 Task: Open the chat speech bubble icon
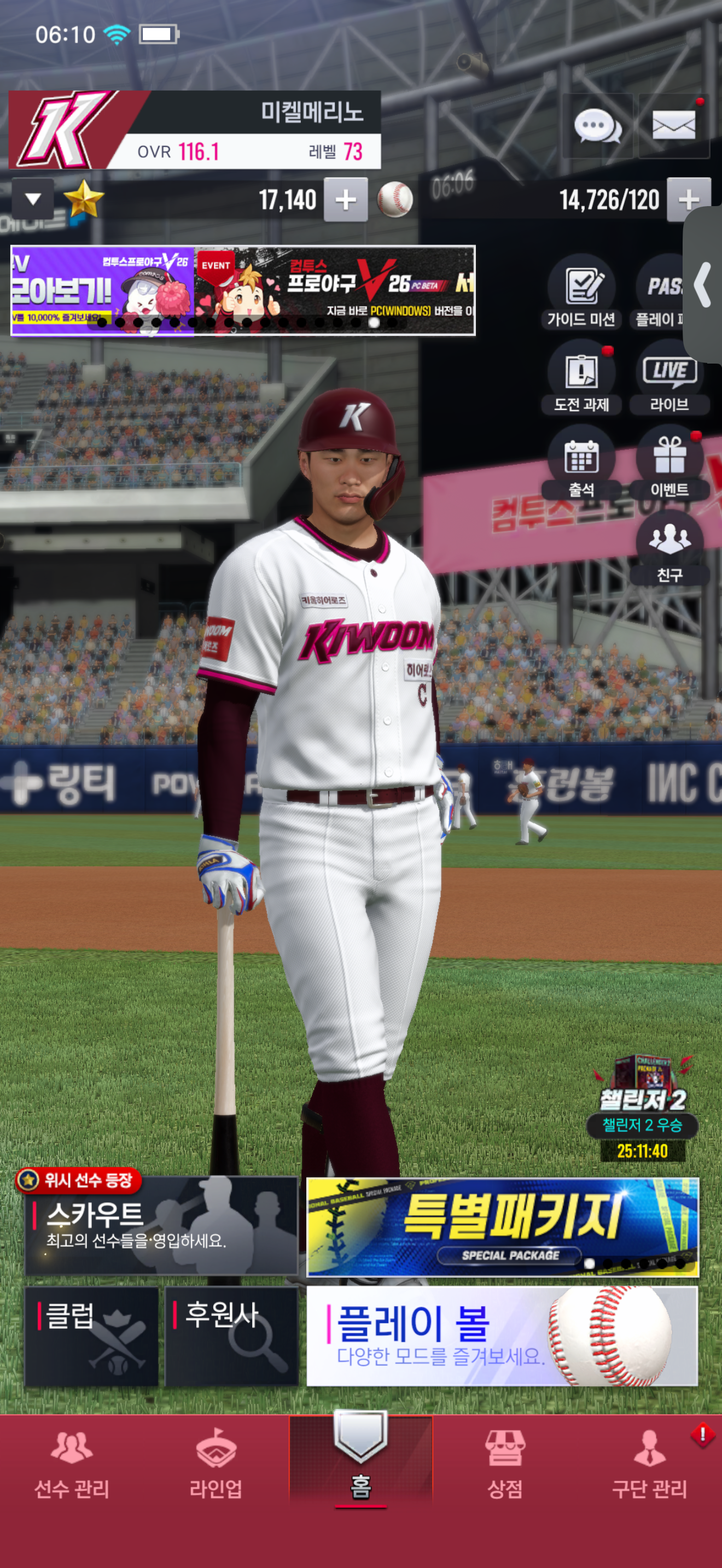click(597, 126)
